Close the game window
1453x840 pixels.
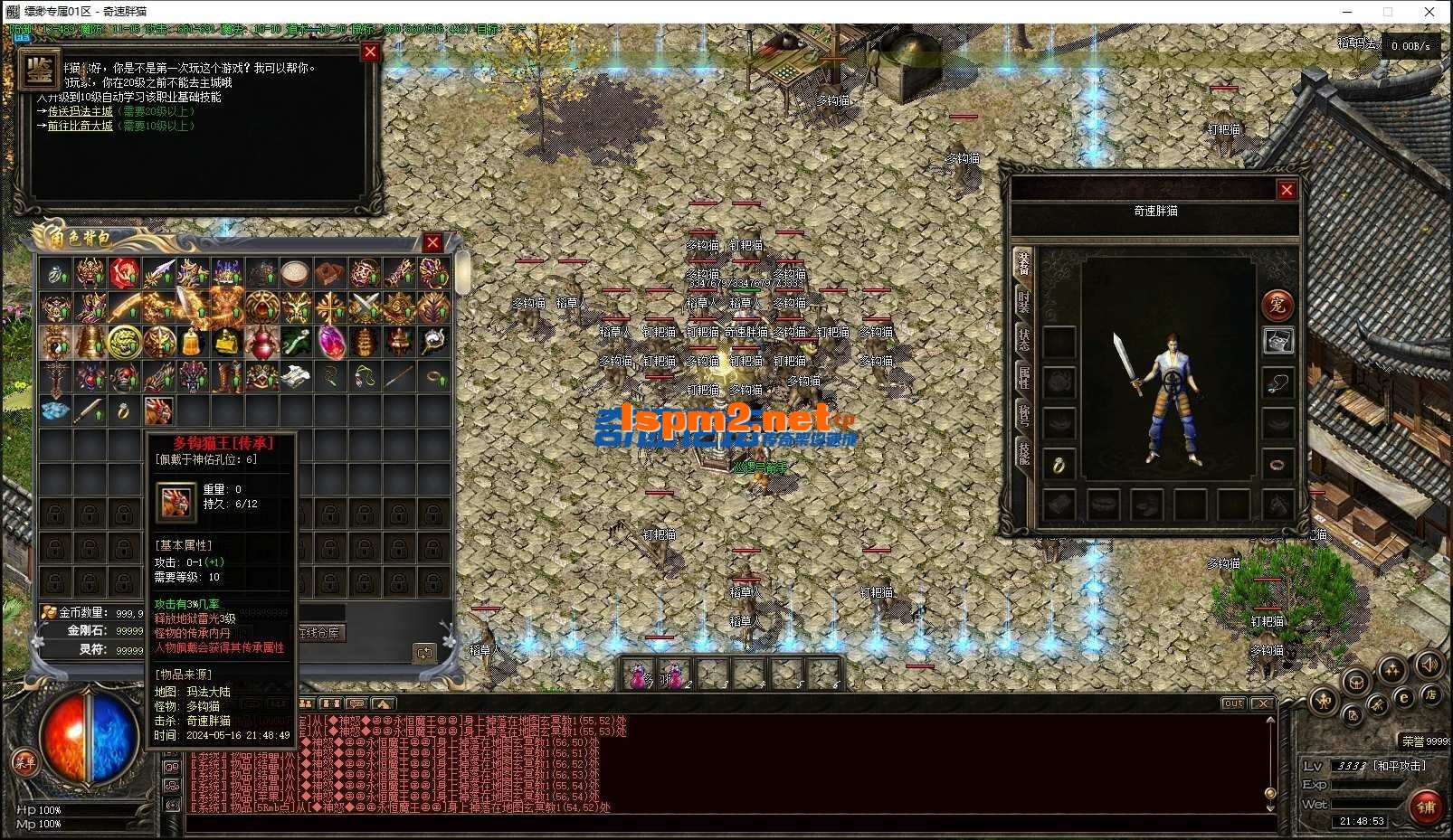1429,12
